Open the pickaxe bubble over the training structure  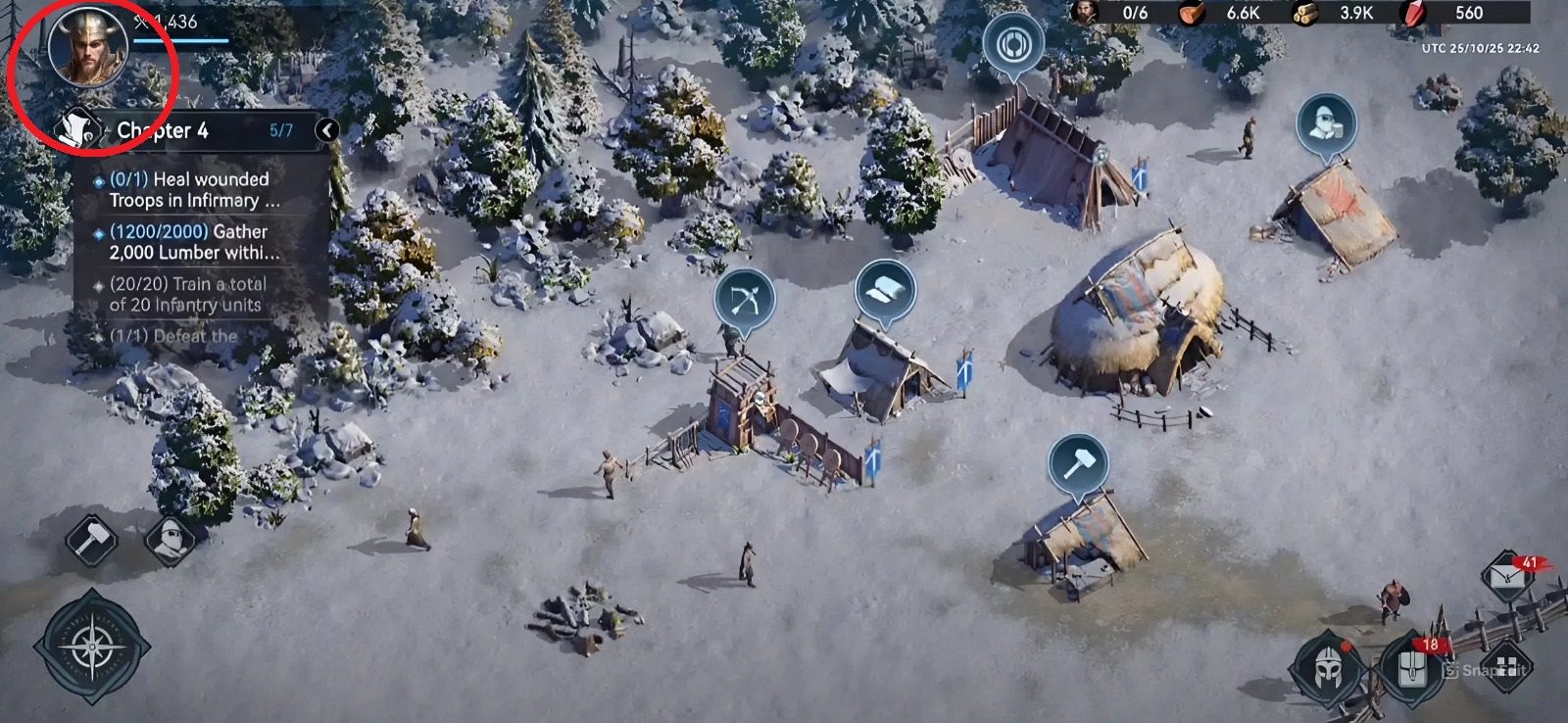point(743,296)
